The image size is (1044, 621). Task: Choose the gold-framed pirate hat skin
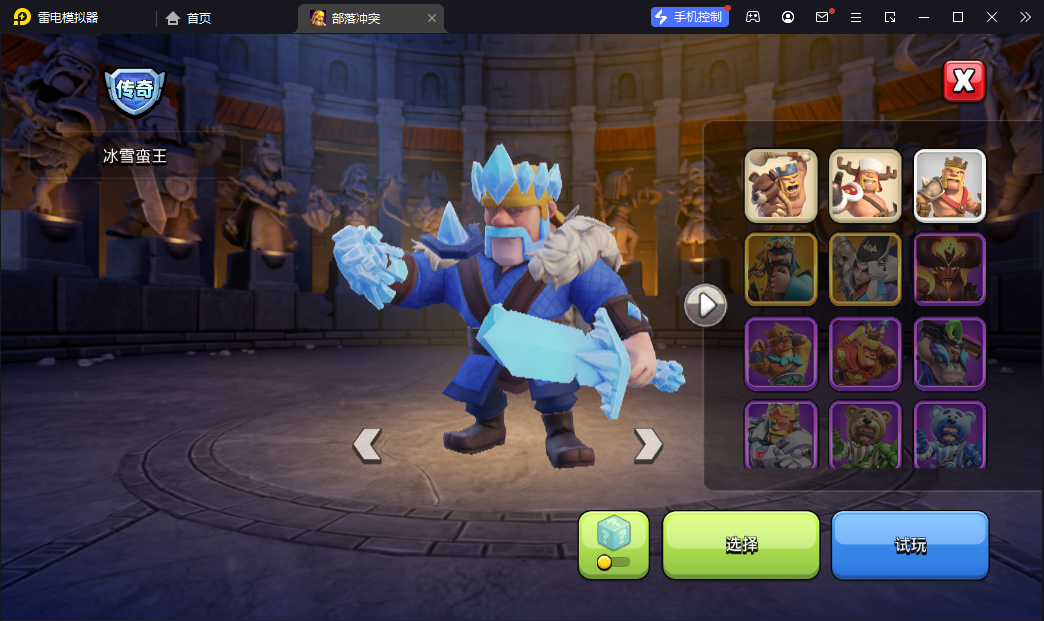point(865,269)
